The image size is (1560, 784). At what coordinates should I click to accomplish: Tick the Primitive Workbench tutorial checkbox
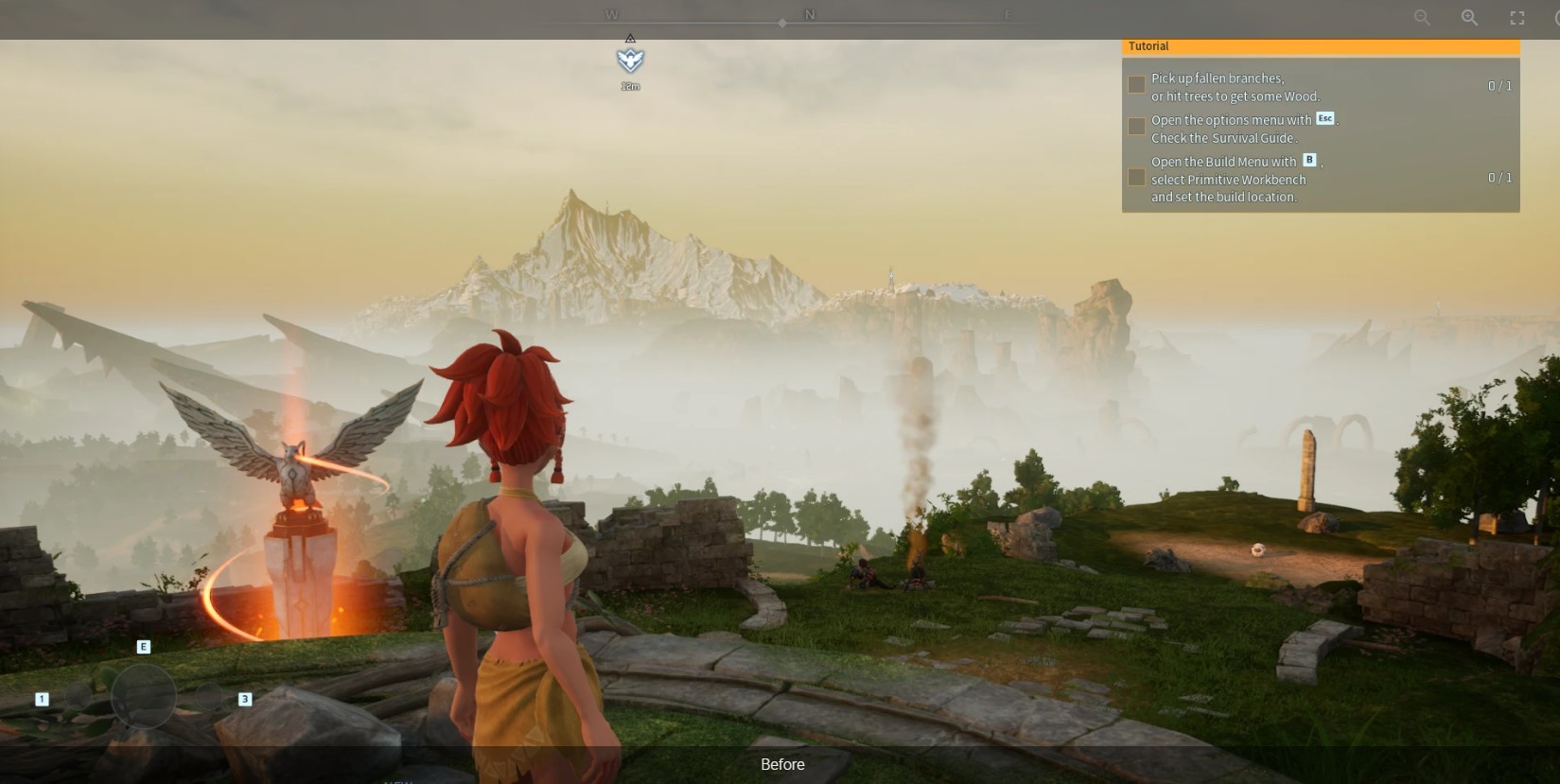tap(1137, 178)
